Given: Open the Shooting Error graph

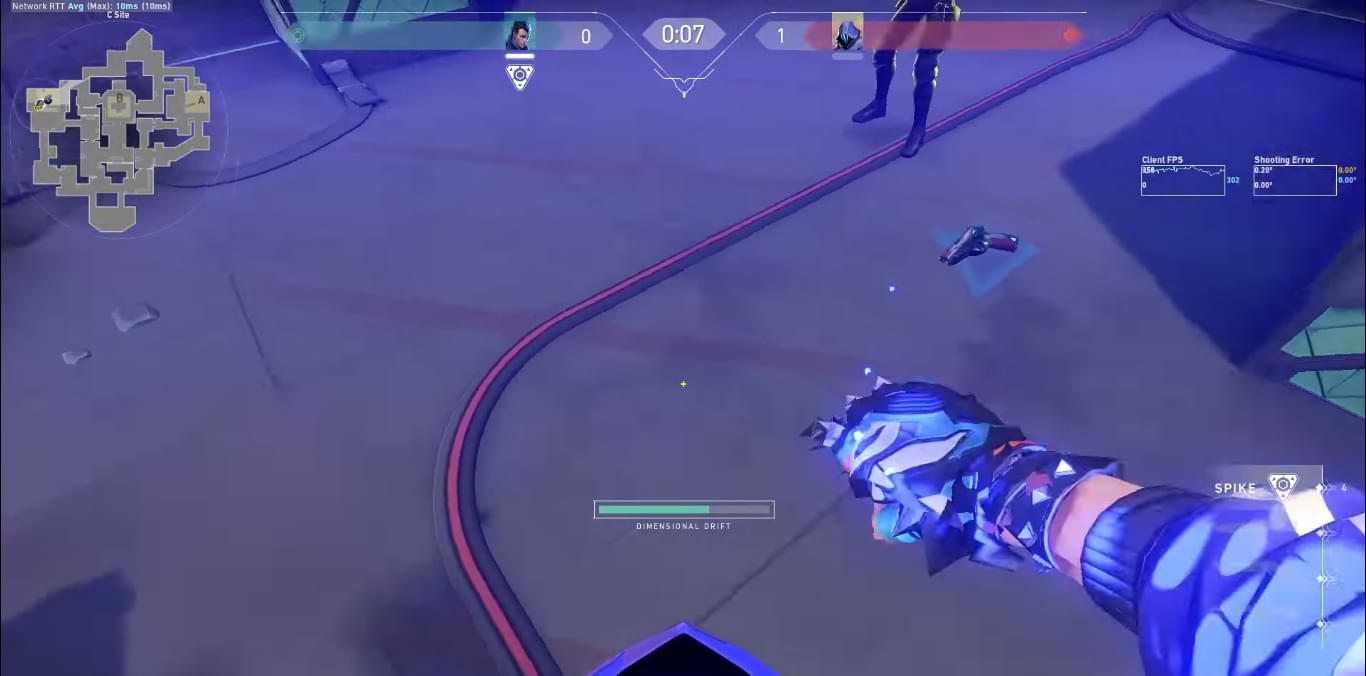Looking at the screenshot, I should 1294,180.
